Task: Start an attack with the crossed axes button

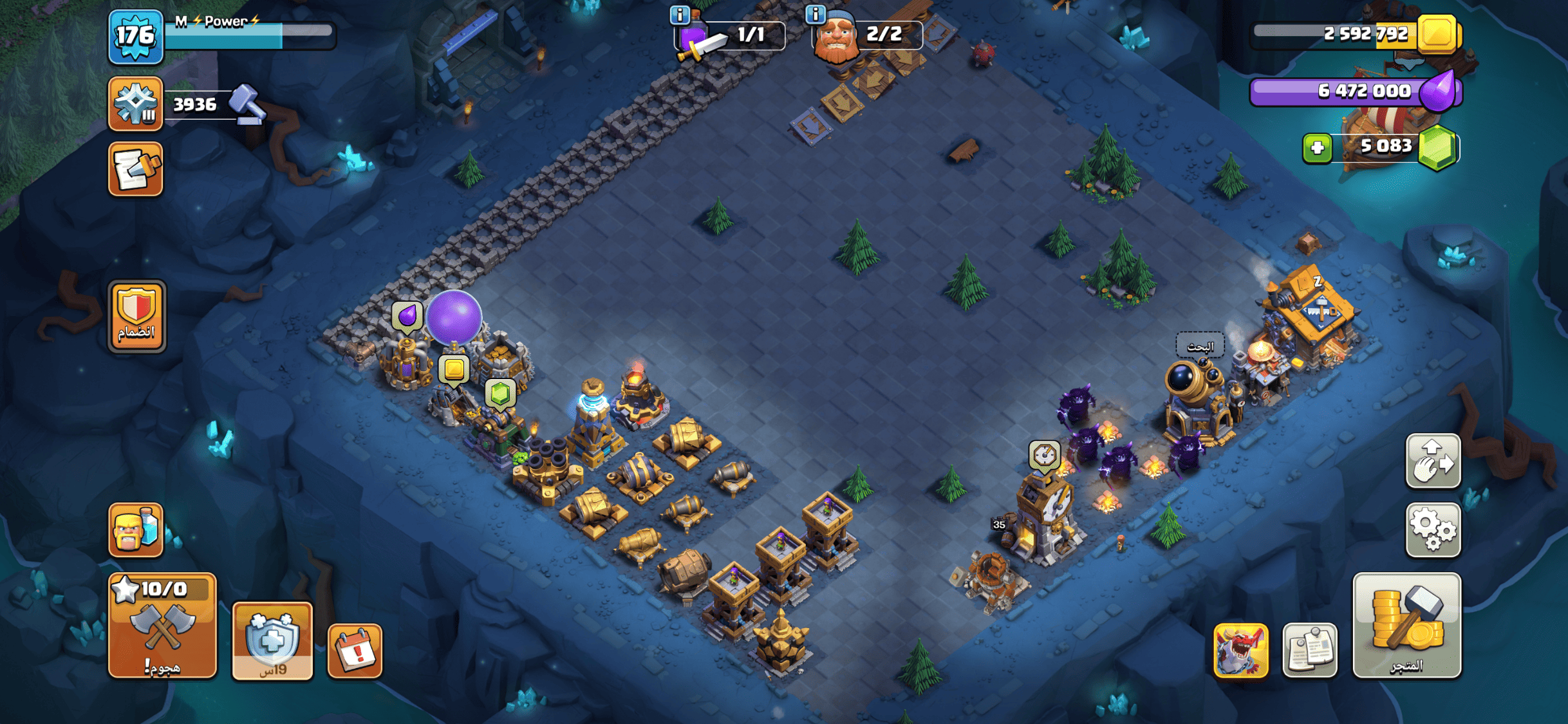Action: 162,626
